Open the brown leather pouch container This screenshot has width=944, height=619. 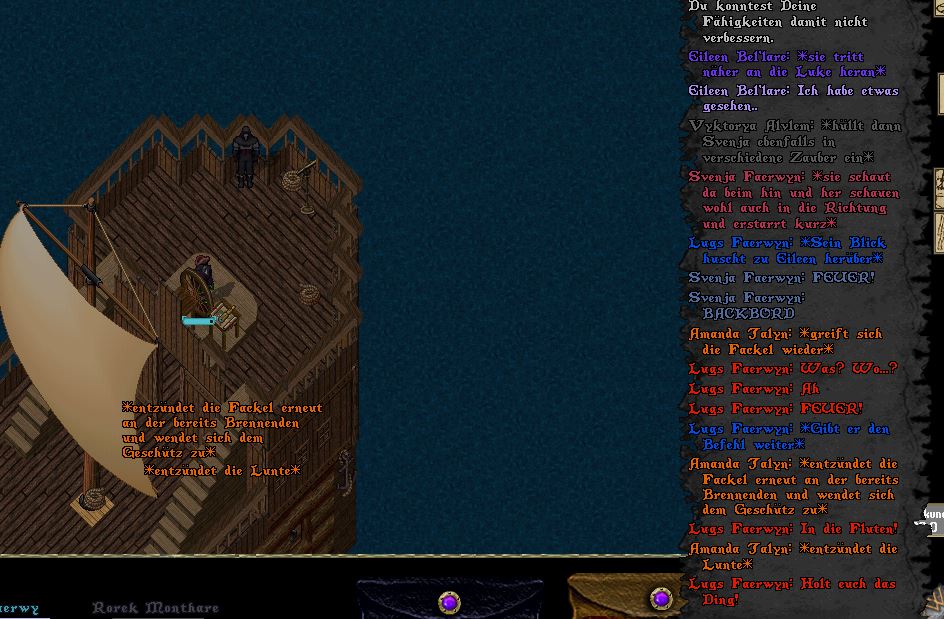pyautogui.click(x=622, y=599)
